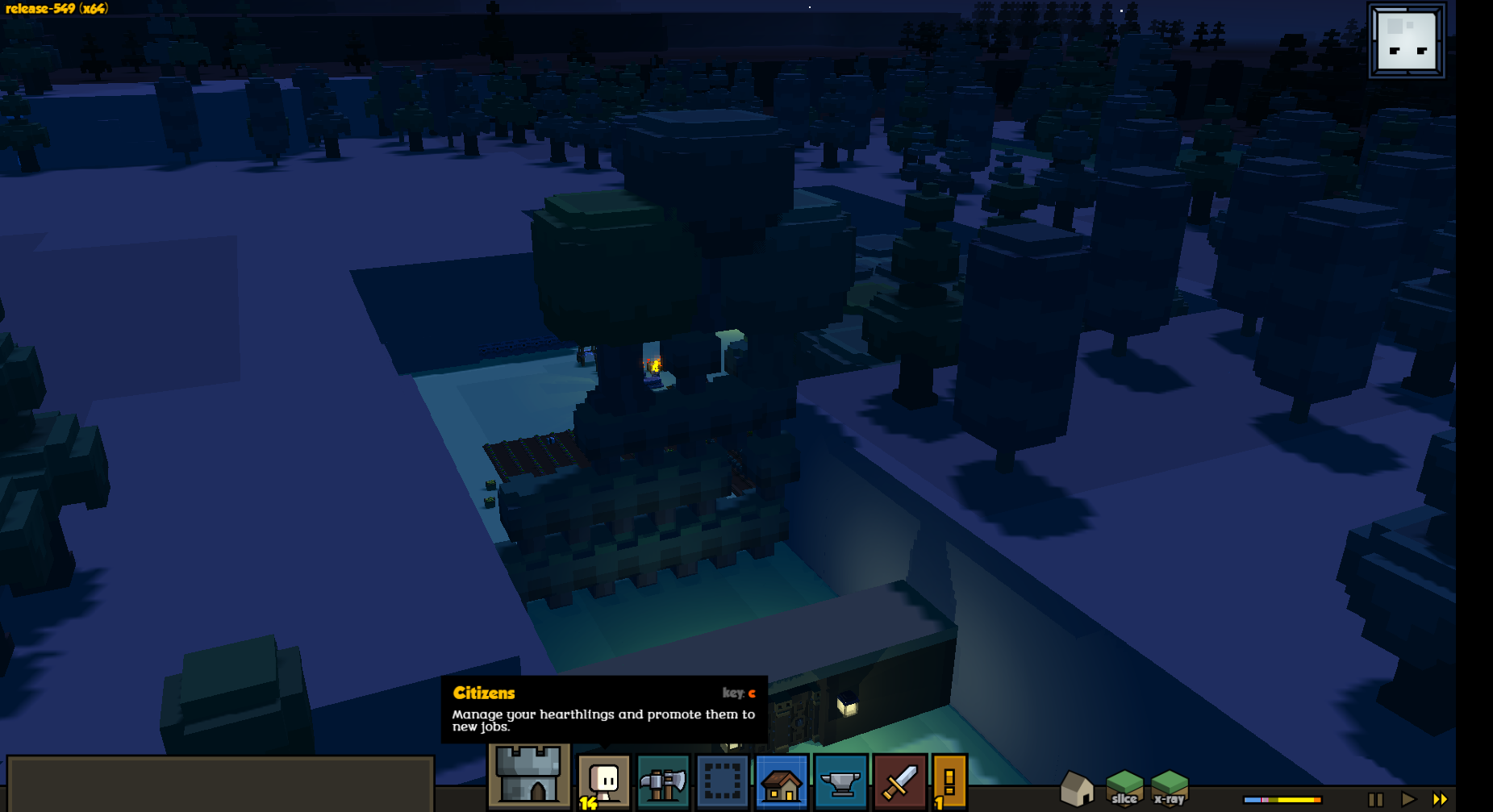Pause the game
The image size is (1493, 812).
[1375, 799]
